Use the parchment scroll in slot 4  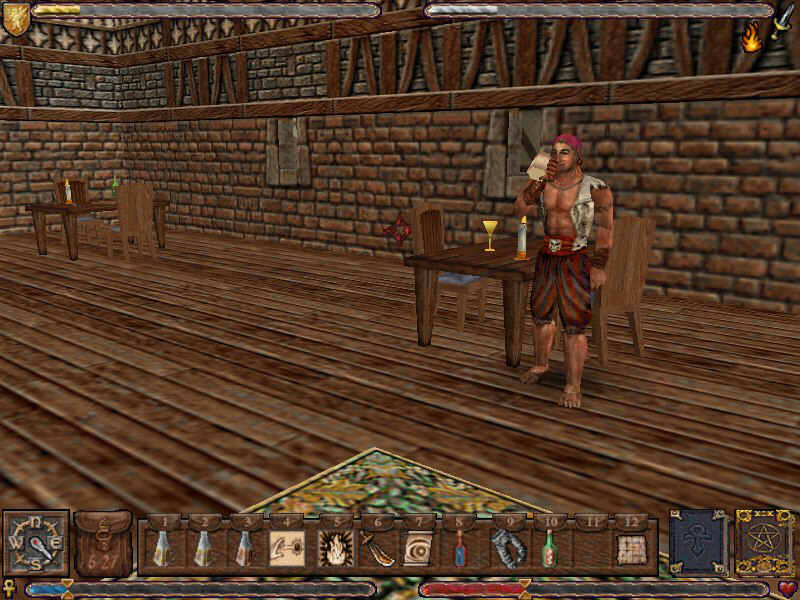[x=286, y=548]
